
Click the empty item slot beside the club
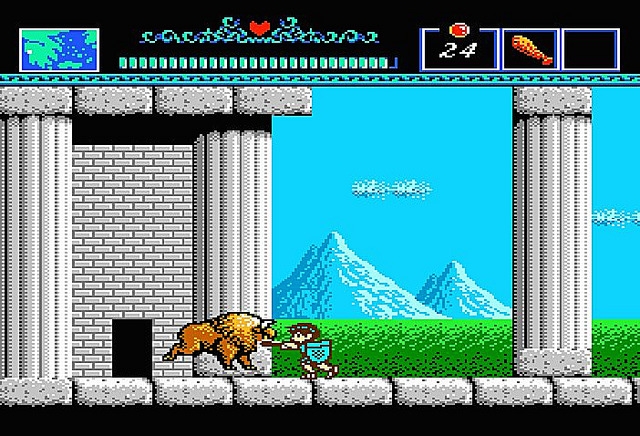(x=590, y=49)
